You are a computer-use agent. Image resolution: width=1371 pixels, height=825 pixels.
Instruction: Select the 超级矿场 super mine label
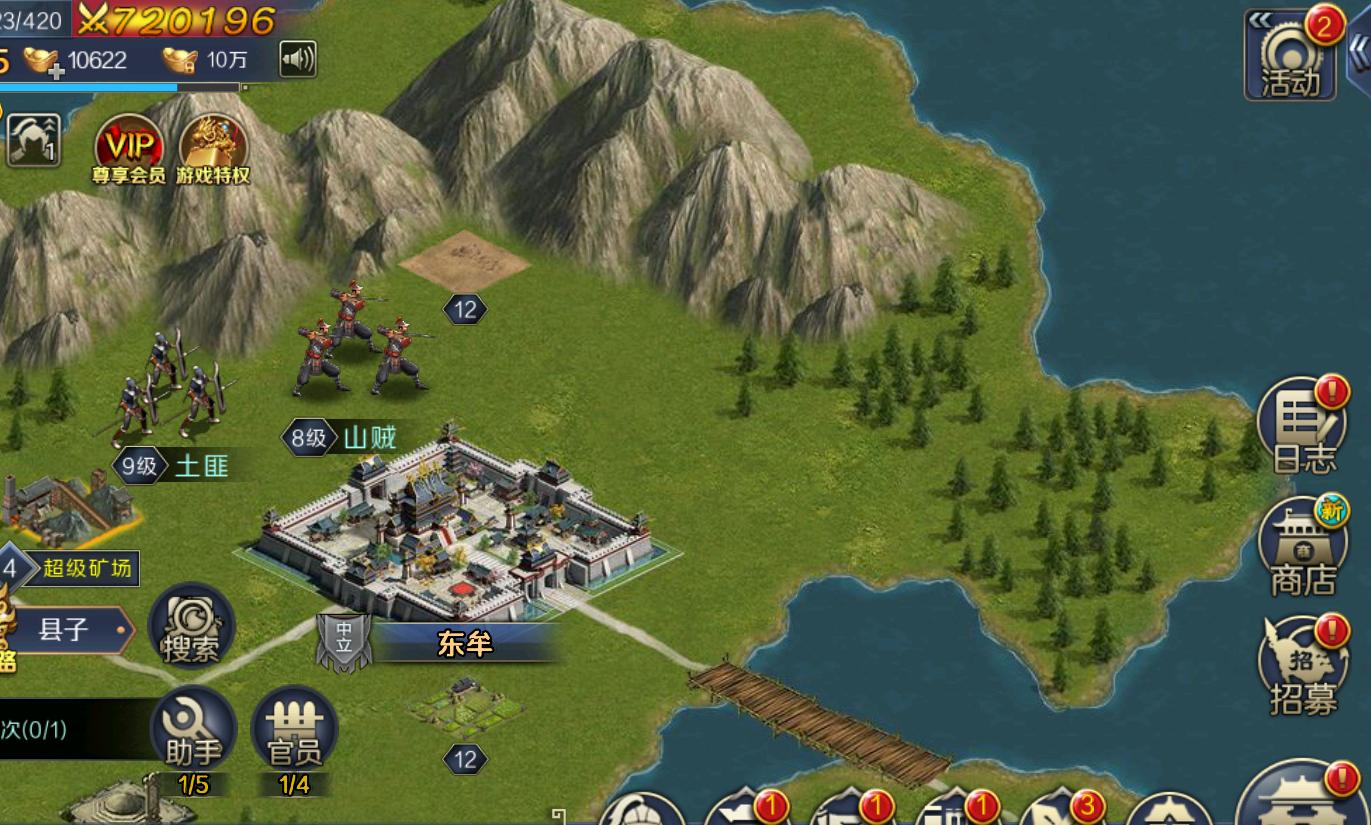[x=86, y=569]
